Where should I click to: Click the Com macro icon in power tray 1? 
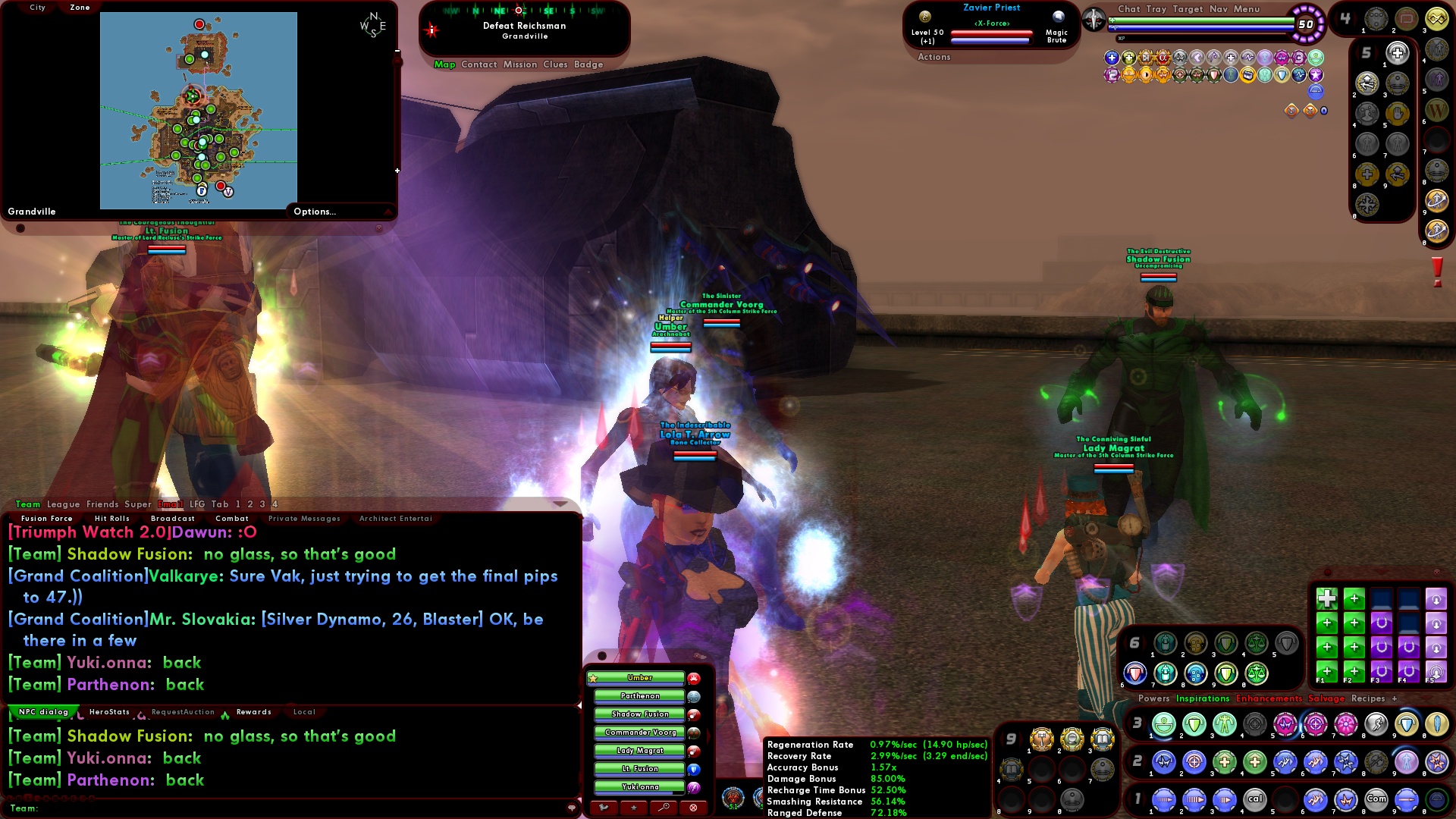click(1376, 798)
